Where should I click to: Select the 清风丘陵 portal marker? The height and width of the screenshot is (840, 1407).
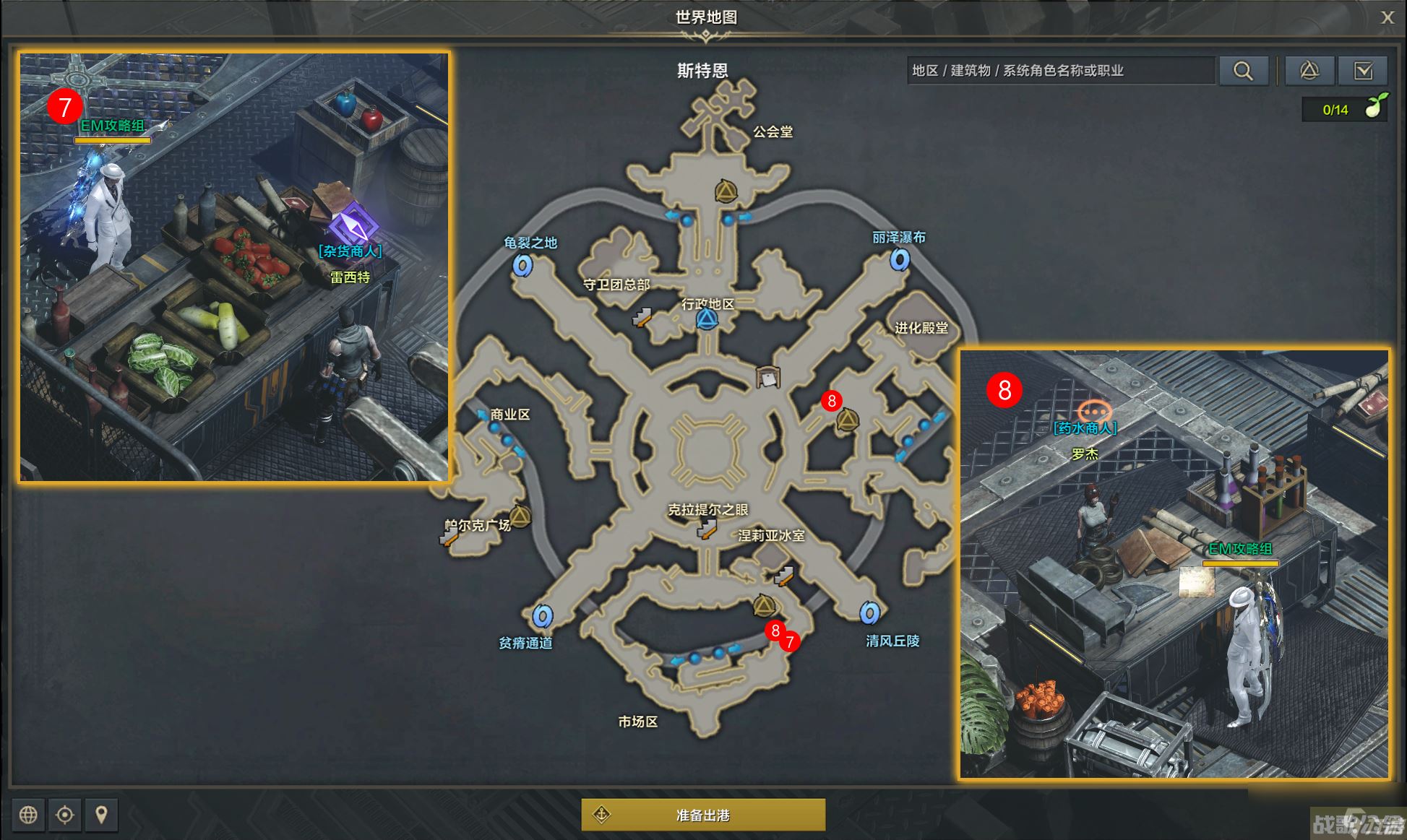[x=869, y=613]
